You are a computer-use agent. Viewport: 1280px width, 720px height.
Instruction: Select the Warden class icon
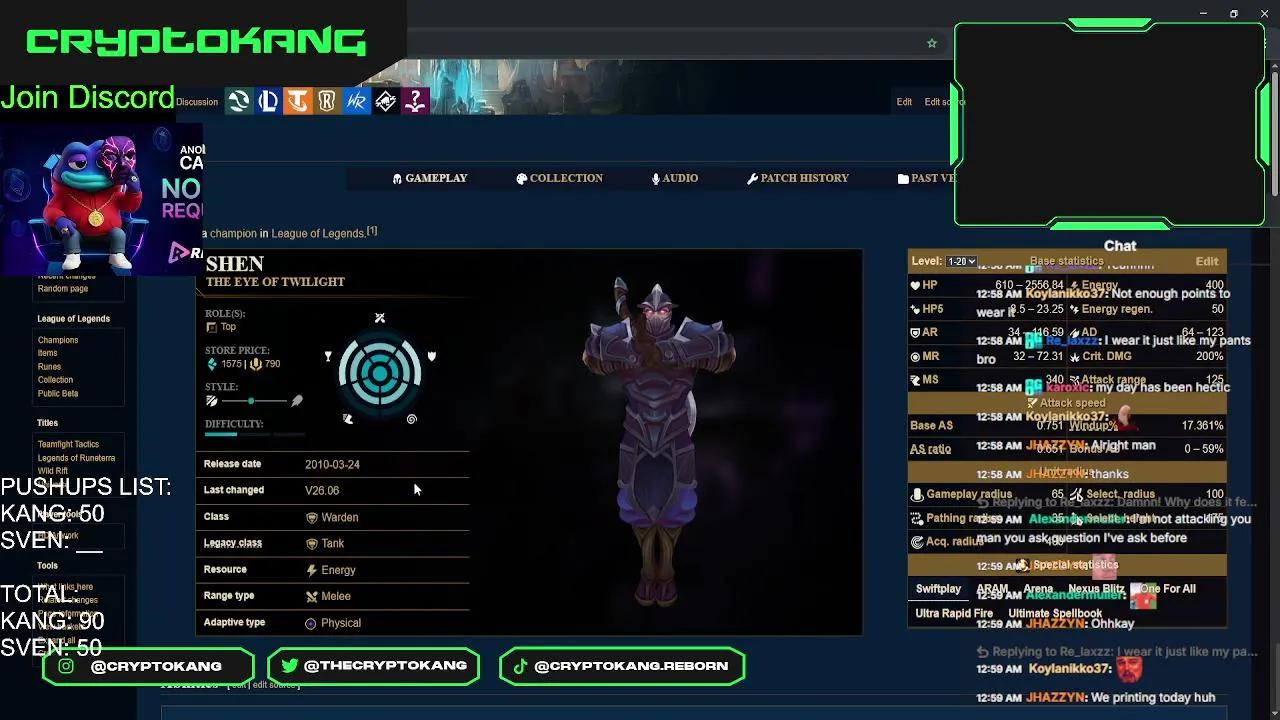312,517
